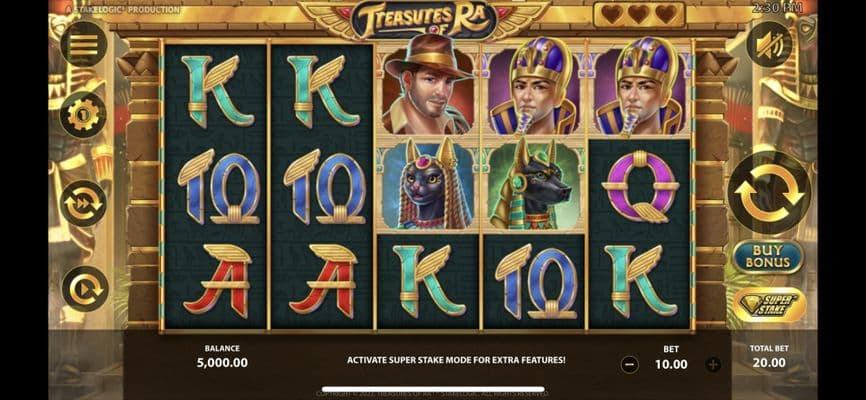Click the Buy Bonus button
Image resolution: width=866 pixels, height=400 pixels.
point(769,257)
